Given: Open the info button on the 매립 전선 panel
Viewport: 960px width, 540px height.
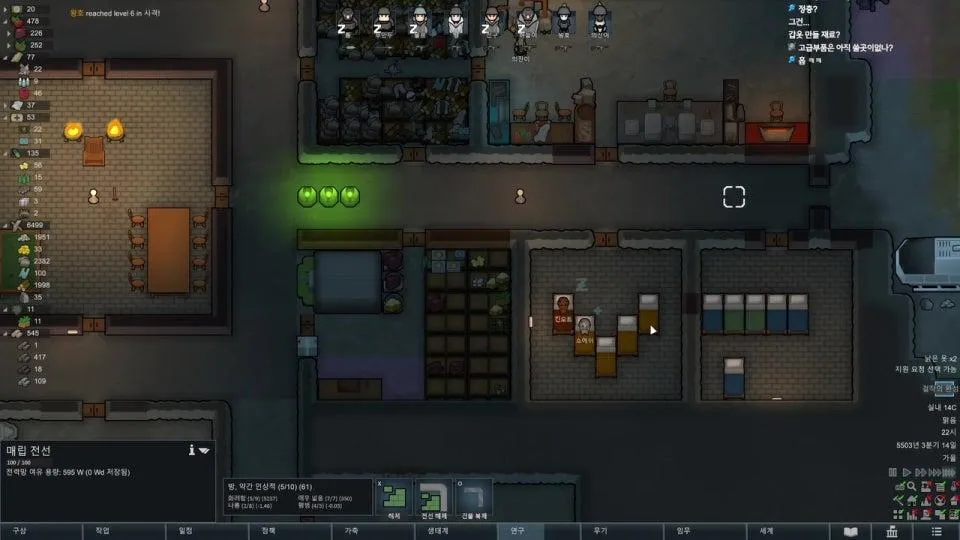Looking at the screenshot, I should tap(191, 451).
